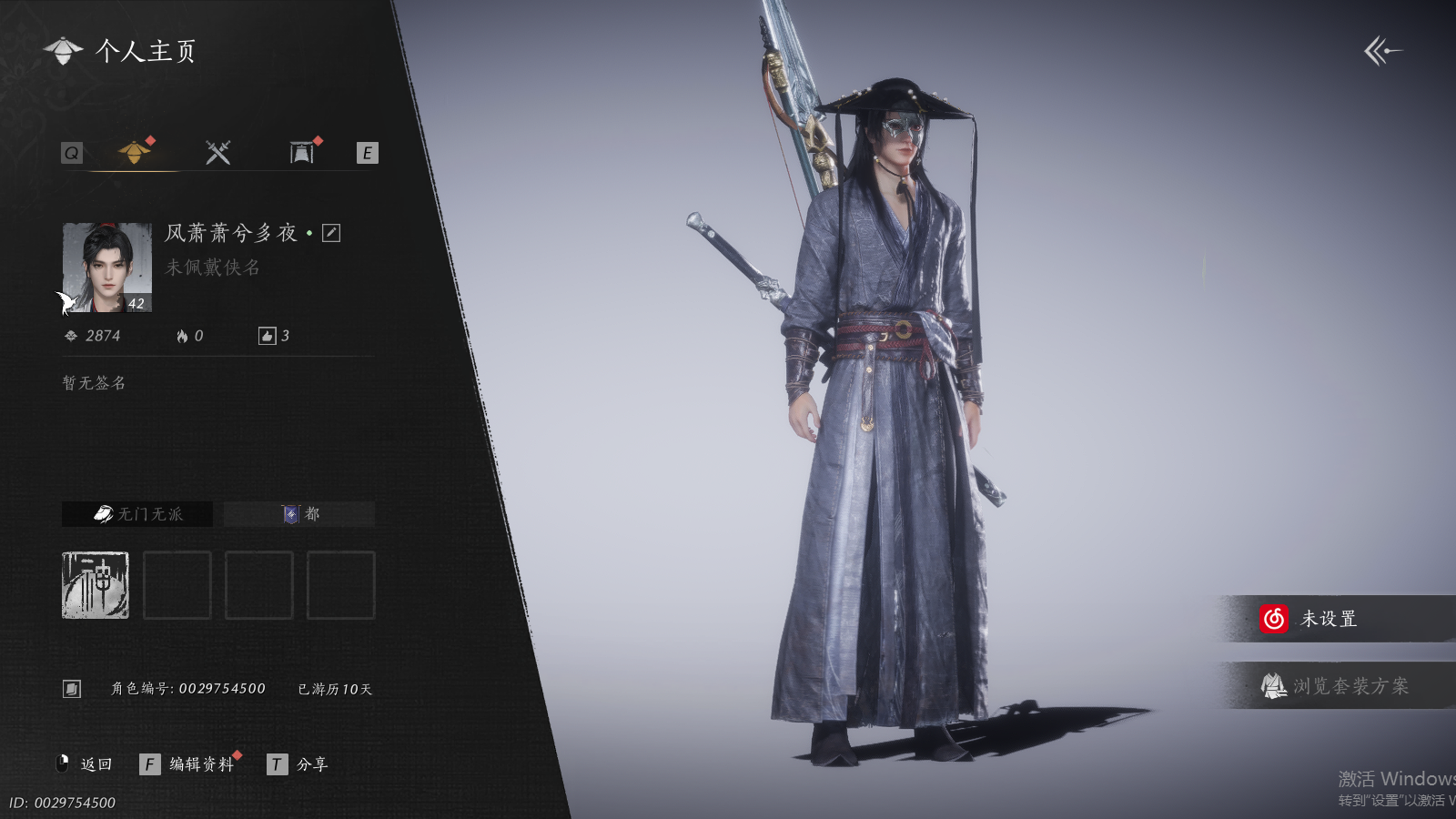Close the page with top-right back arrow

click(x=1382, y=51)
